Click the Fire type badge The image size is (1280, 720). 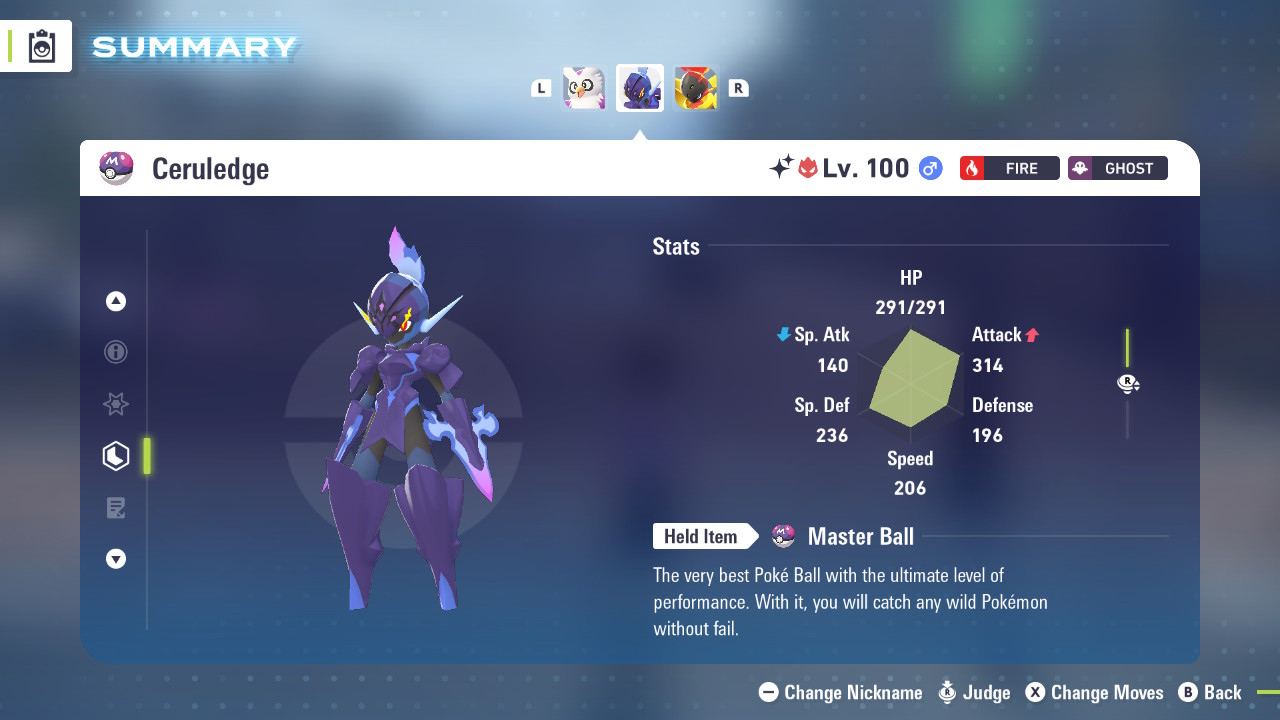1009,168
